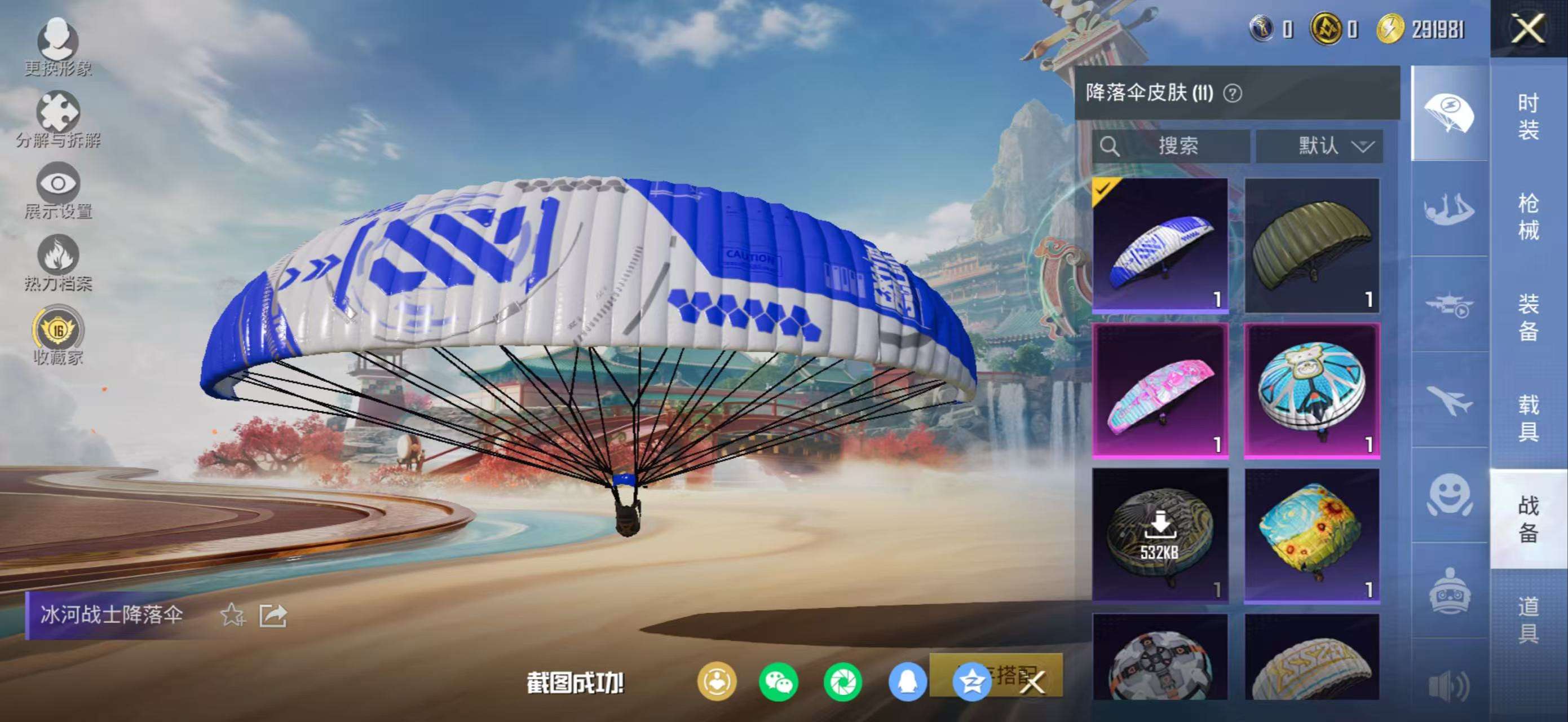Screen dimensions: 1568x722
Task: Open 分解与拆解 dismantle menu
Action: 58,120
